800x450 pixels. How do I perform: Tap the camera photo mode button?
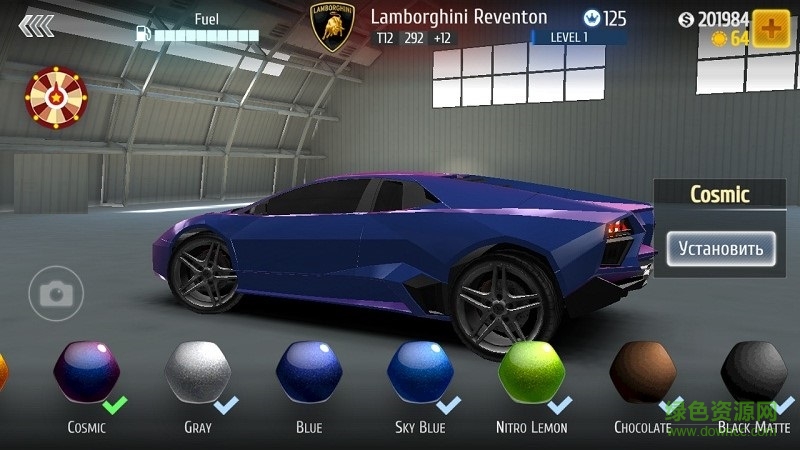coord(56,293)
